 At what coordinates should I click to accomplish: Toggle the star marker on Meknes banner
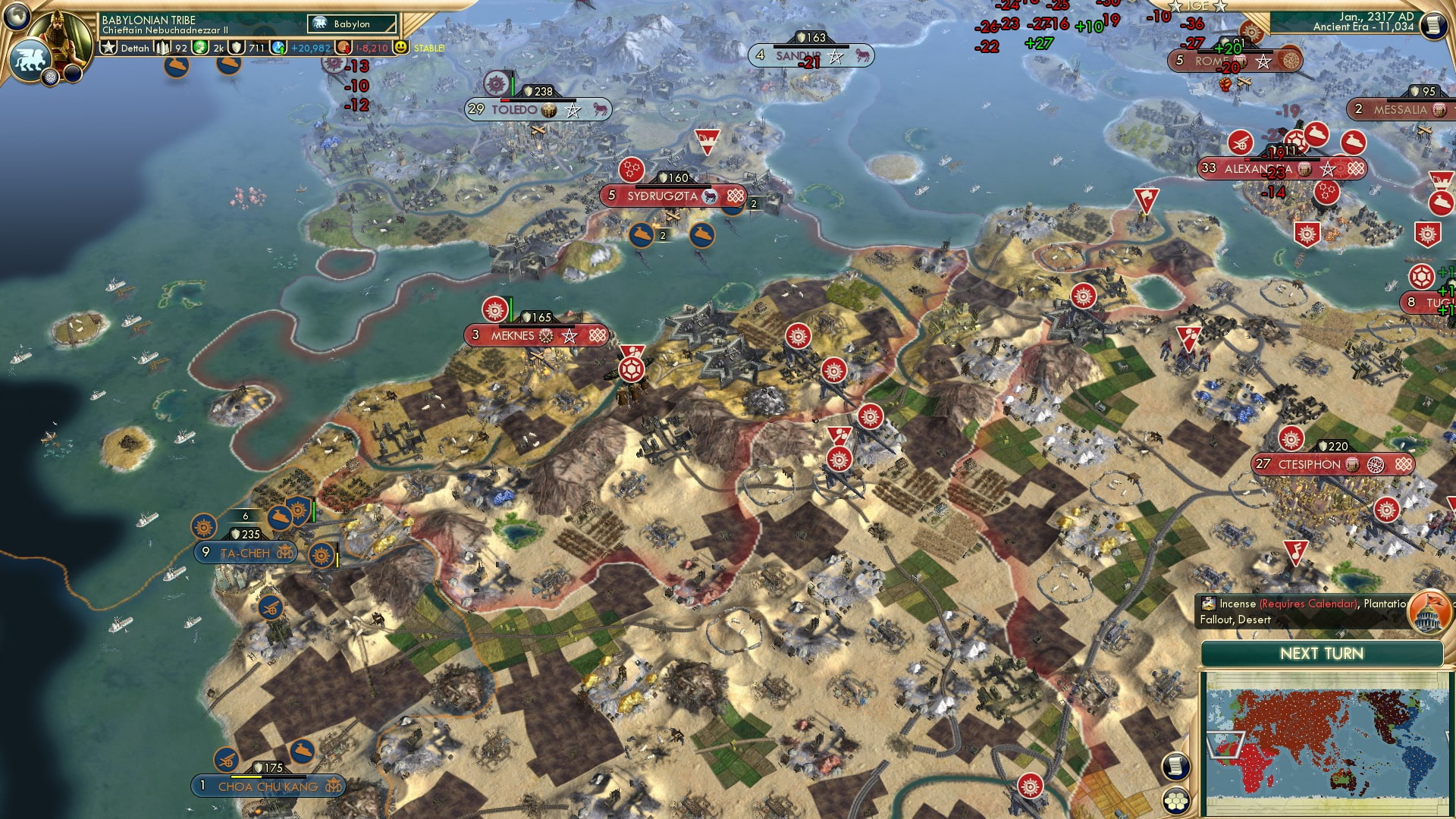pos(569,334)
